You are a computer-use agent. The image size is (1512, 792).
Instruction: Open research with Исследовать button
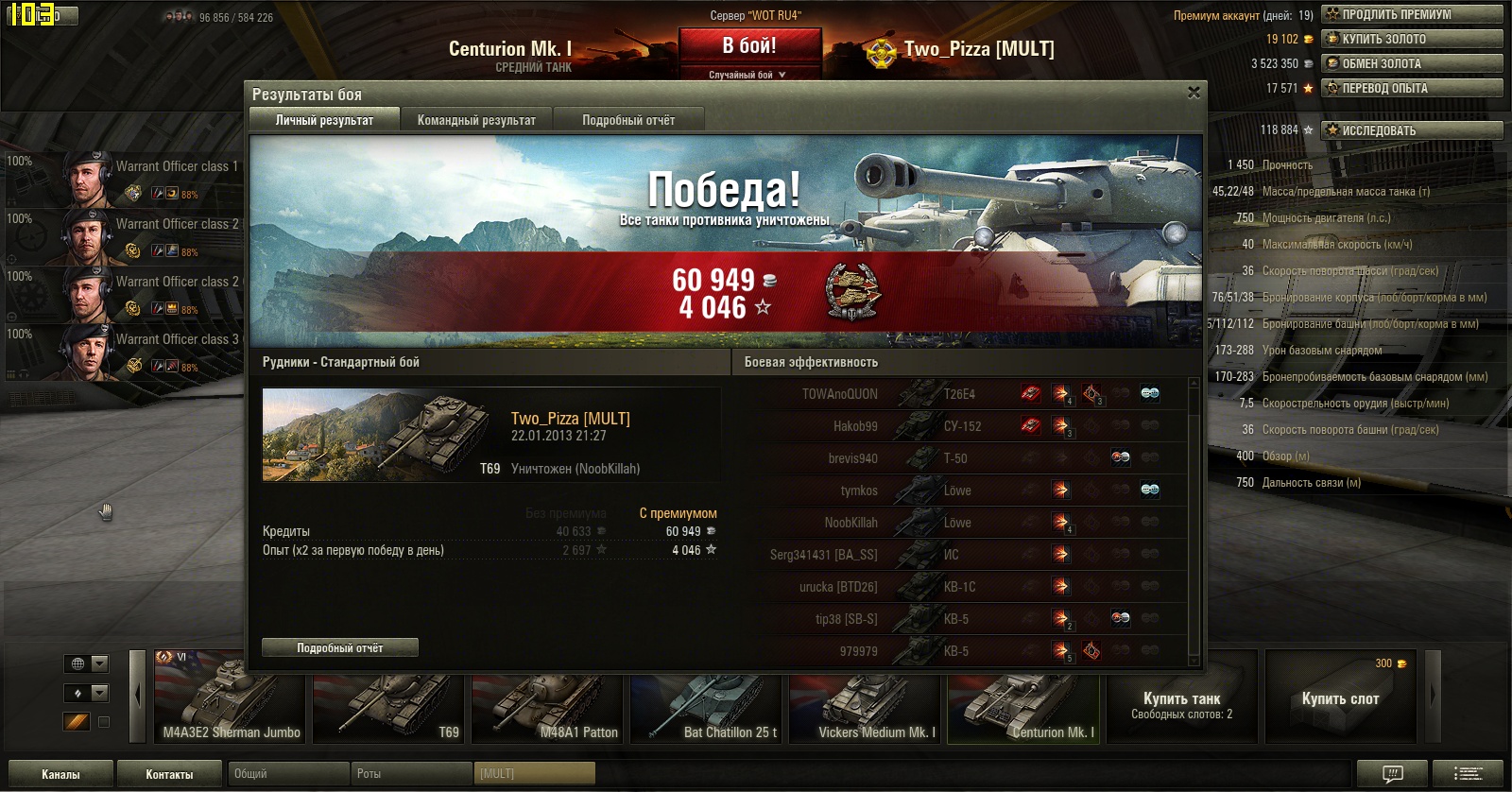pos(1411,130)
